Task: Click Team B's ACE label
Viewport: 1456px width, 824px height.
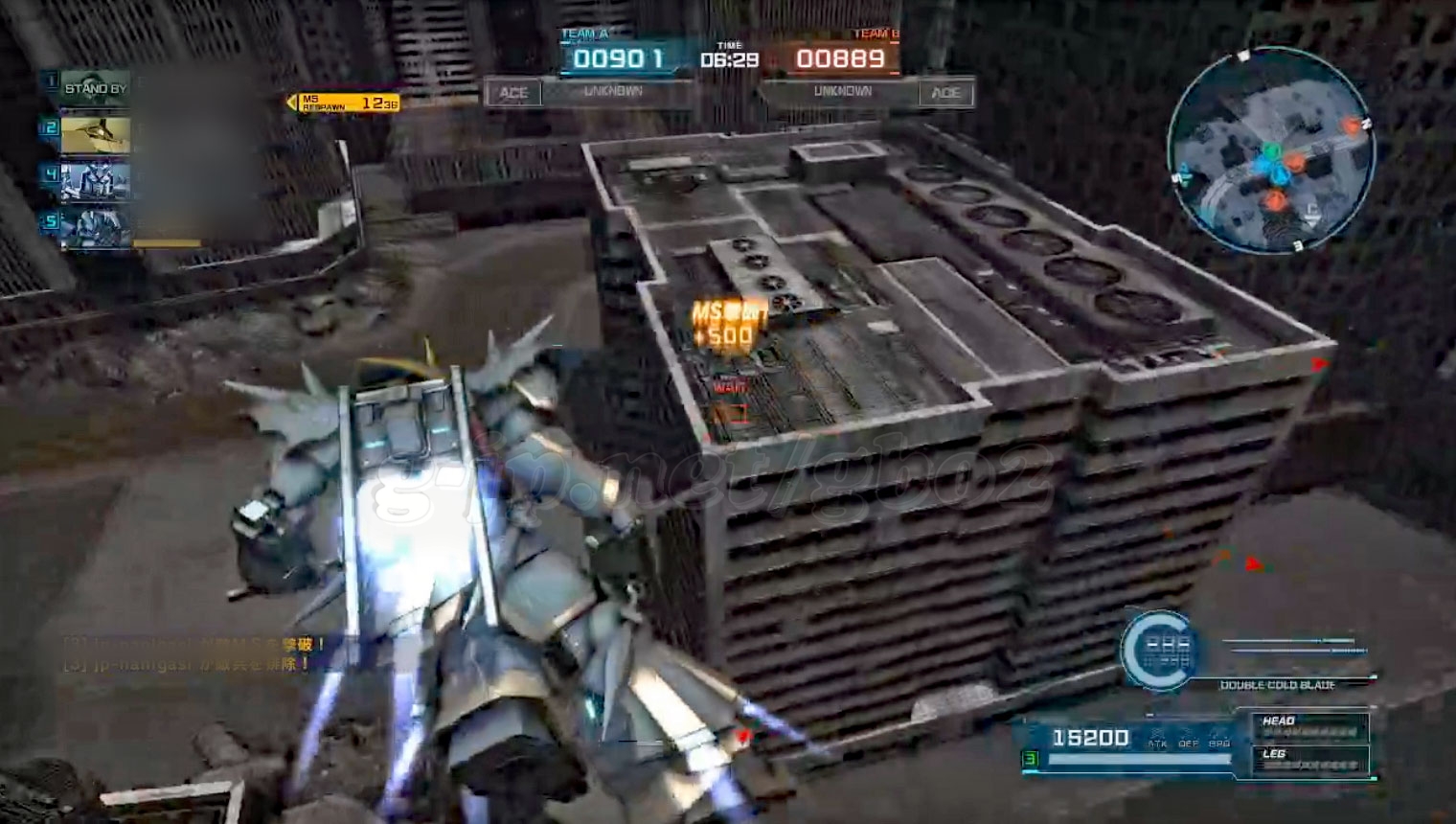Action: 945,93
